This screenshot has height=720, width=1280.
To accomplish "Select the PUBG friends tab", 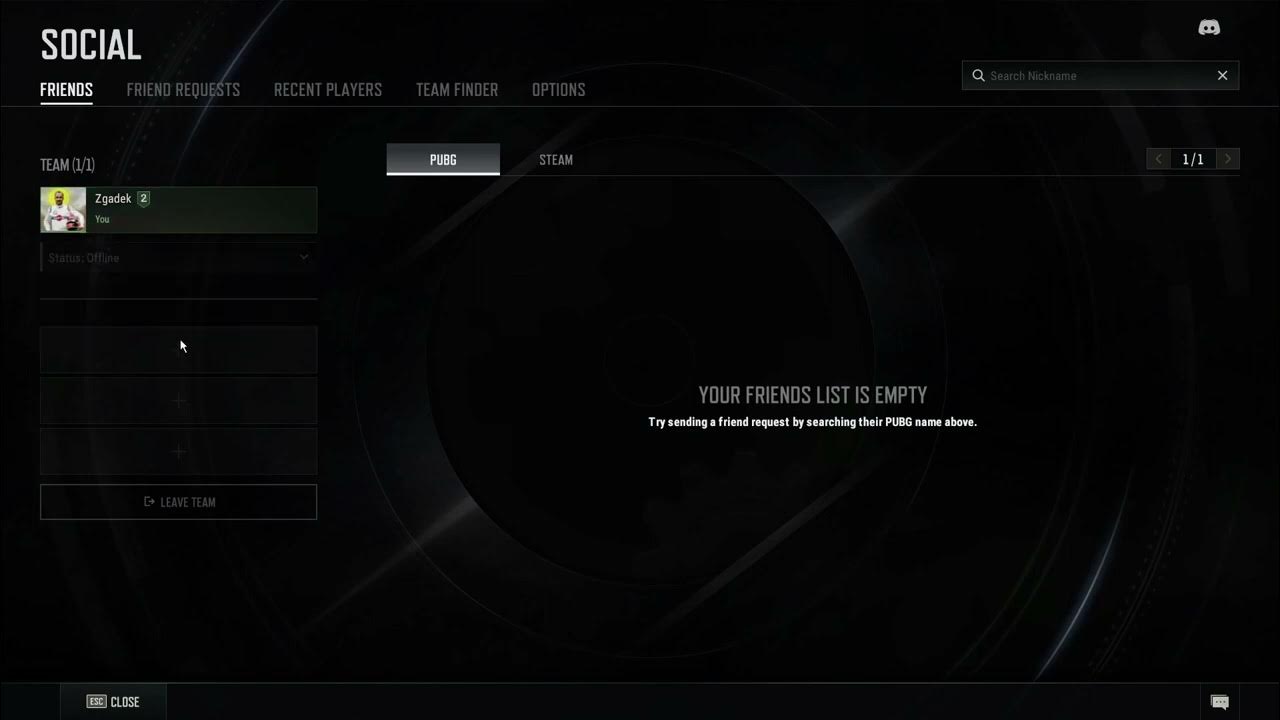I will (442, 159).
